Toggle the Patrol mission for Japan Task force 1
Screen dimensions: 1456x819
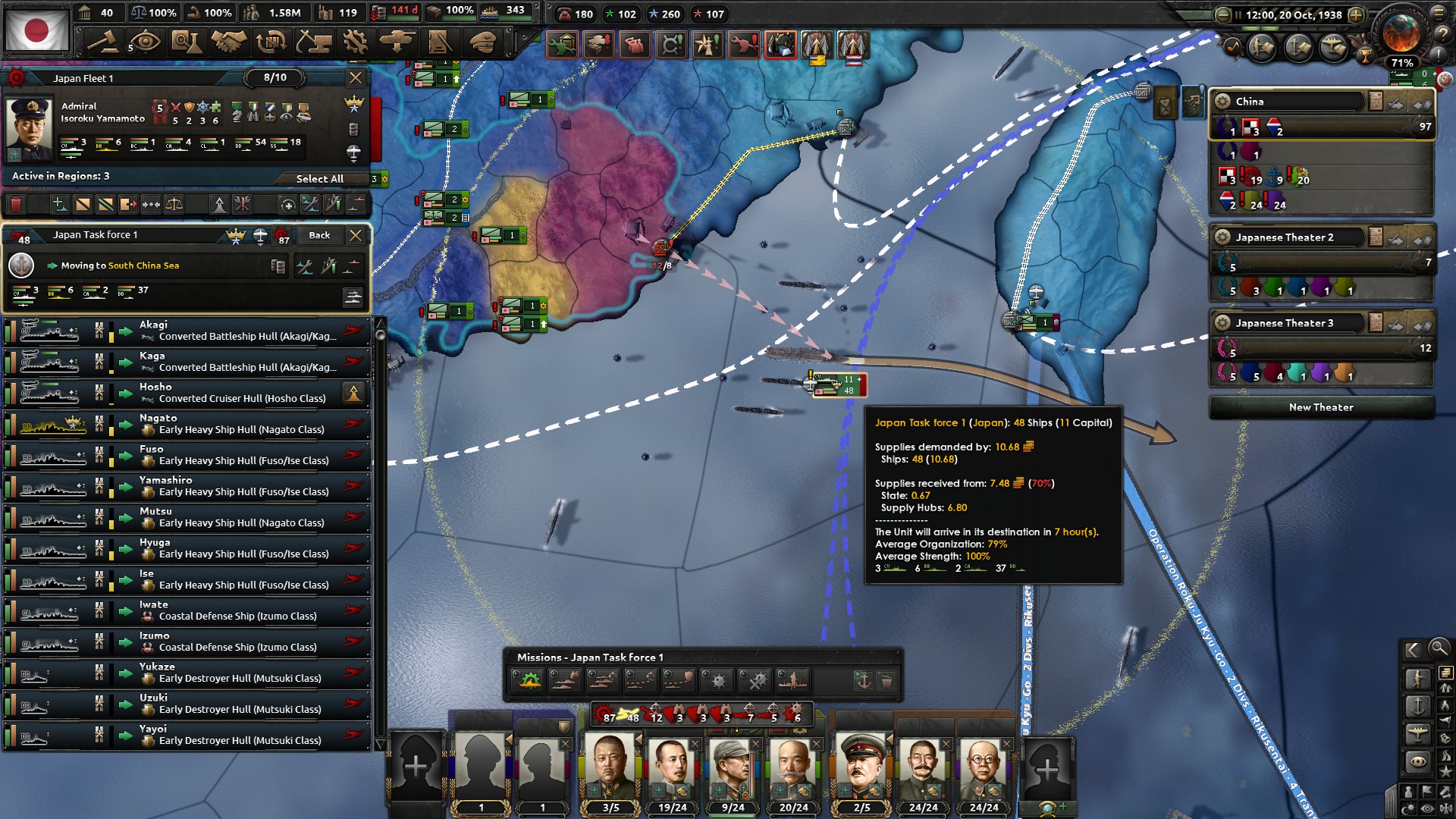coord(565,681)
